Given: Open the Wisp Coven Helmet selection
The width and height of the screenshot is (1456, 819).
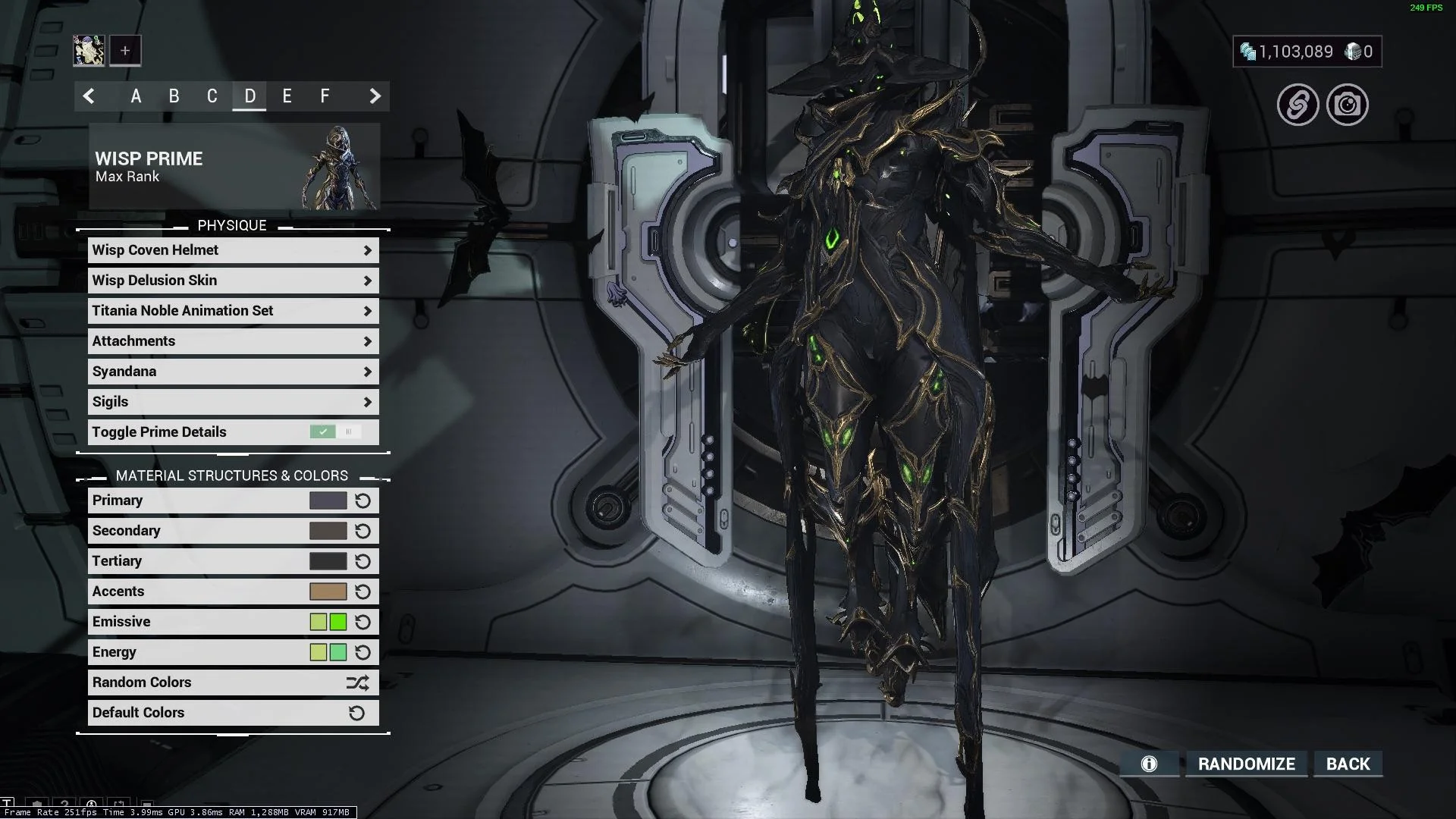Looking at the screenshot, I should click(233, 250).
